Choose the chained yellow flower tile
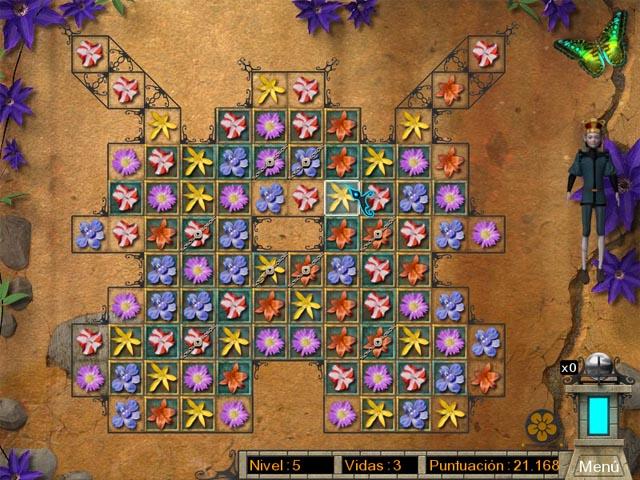Image resolution: width=640 pixels, height=480 pixels. 270,269
